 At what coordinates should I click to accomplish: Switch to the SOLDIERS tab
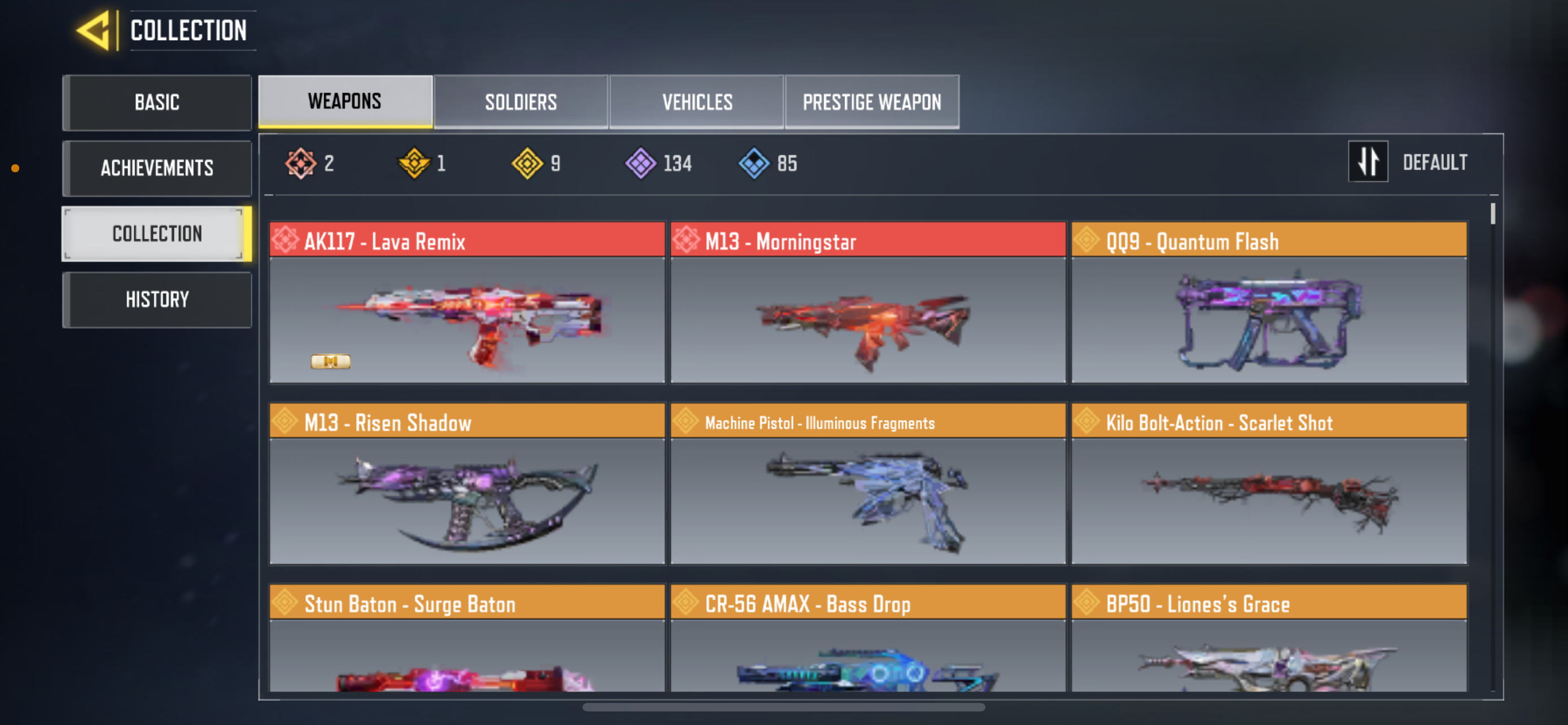[521, 102]
